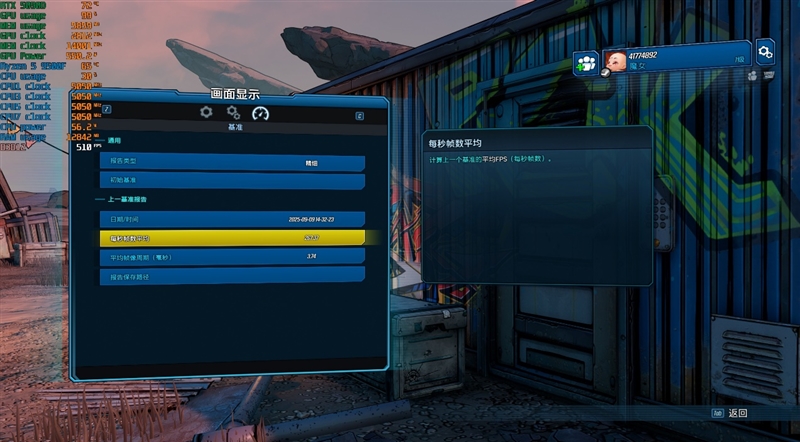This screenshot has height=442, width=800.
Task: Switch to the single-gear settings tab
Action: click(207, 113)
